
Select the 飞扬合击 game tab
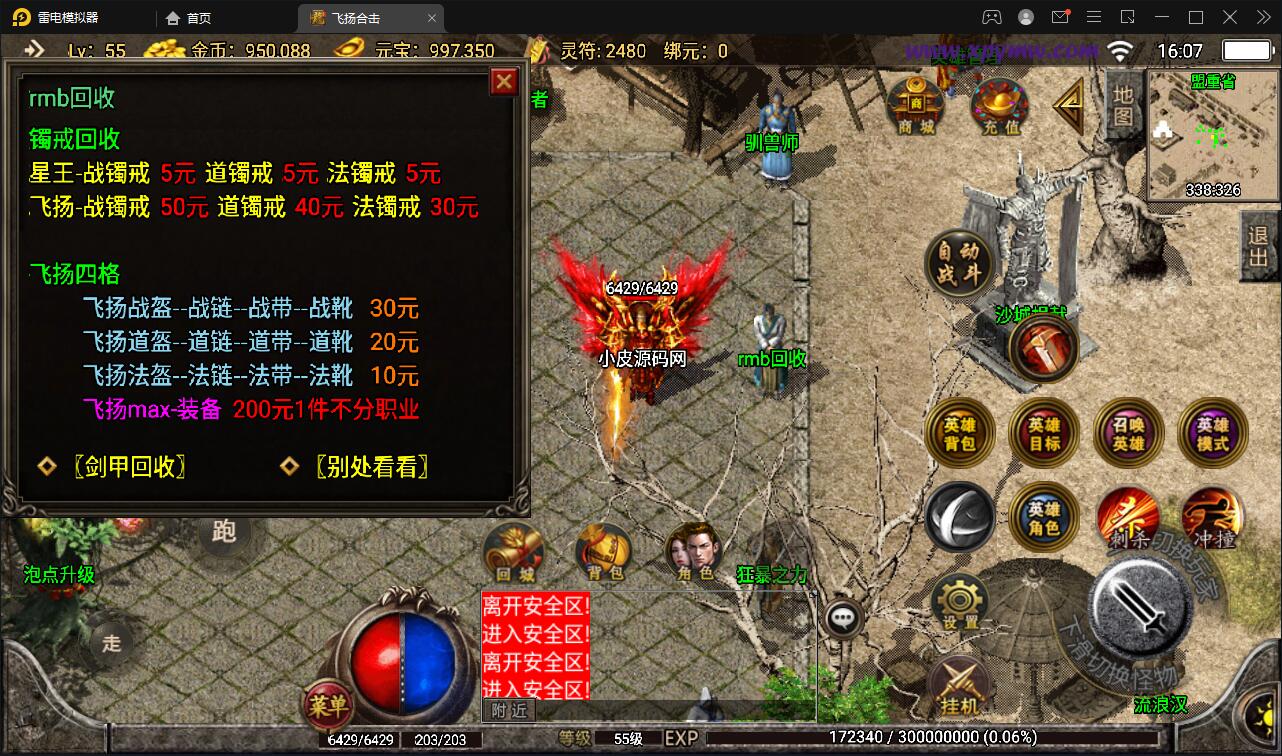click(360, 17)
